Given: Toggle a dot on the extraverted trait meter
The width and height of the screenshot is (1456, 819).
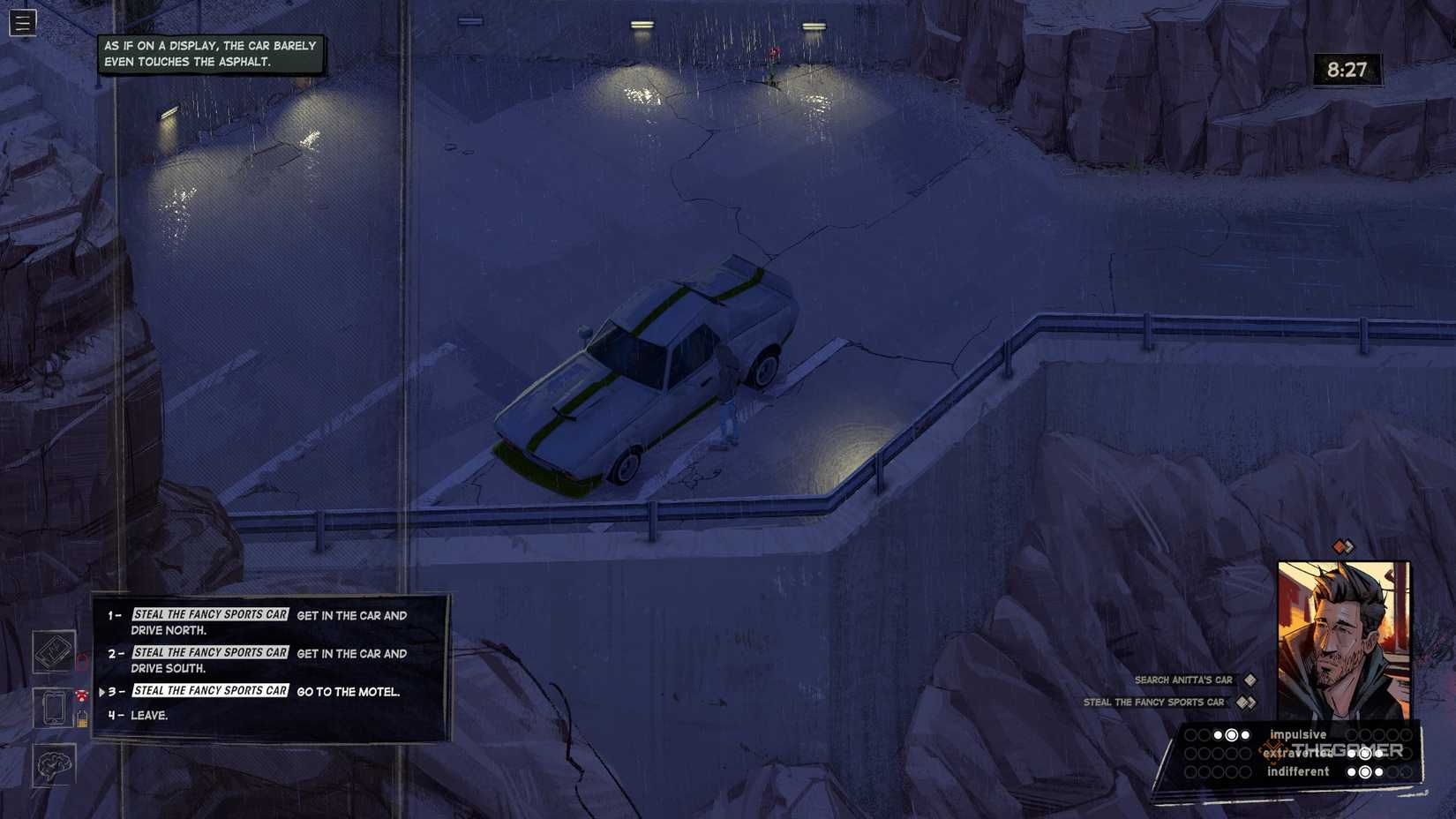Looking at the screenshot, I should pos(1364,754).
